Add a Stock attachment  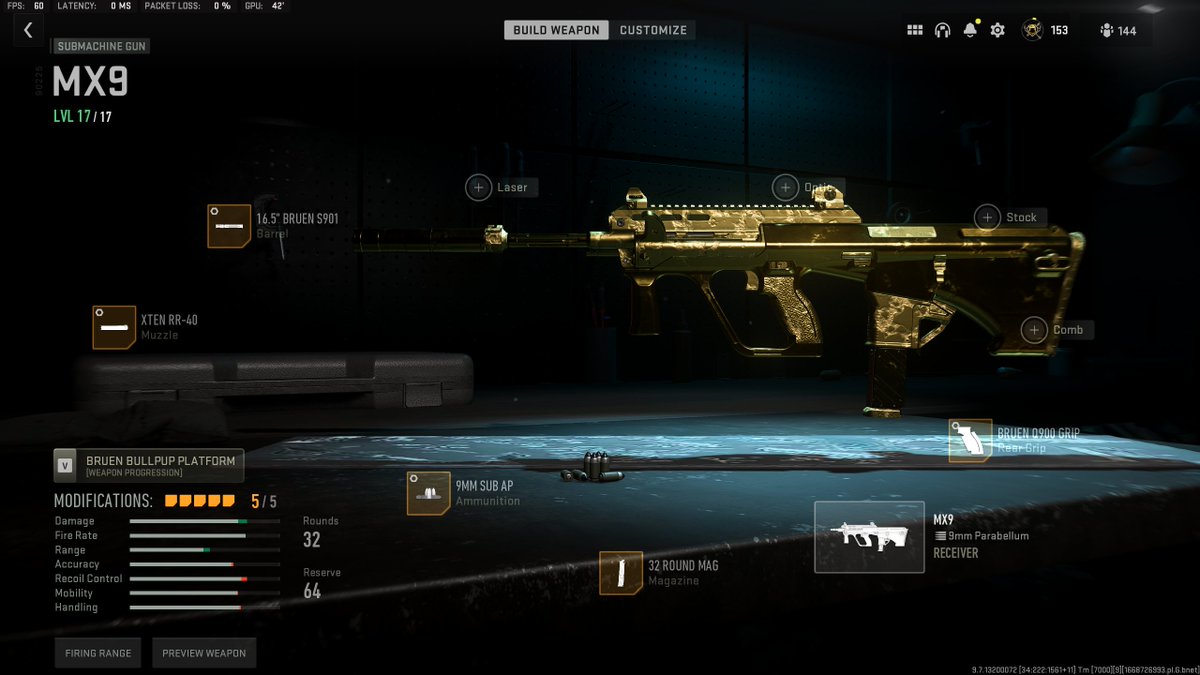coord(988,217)
